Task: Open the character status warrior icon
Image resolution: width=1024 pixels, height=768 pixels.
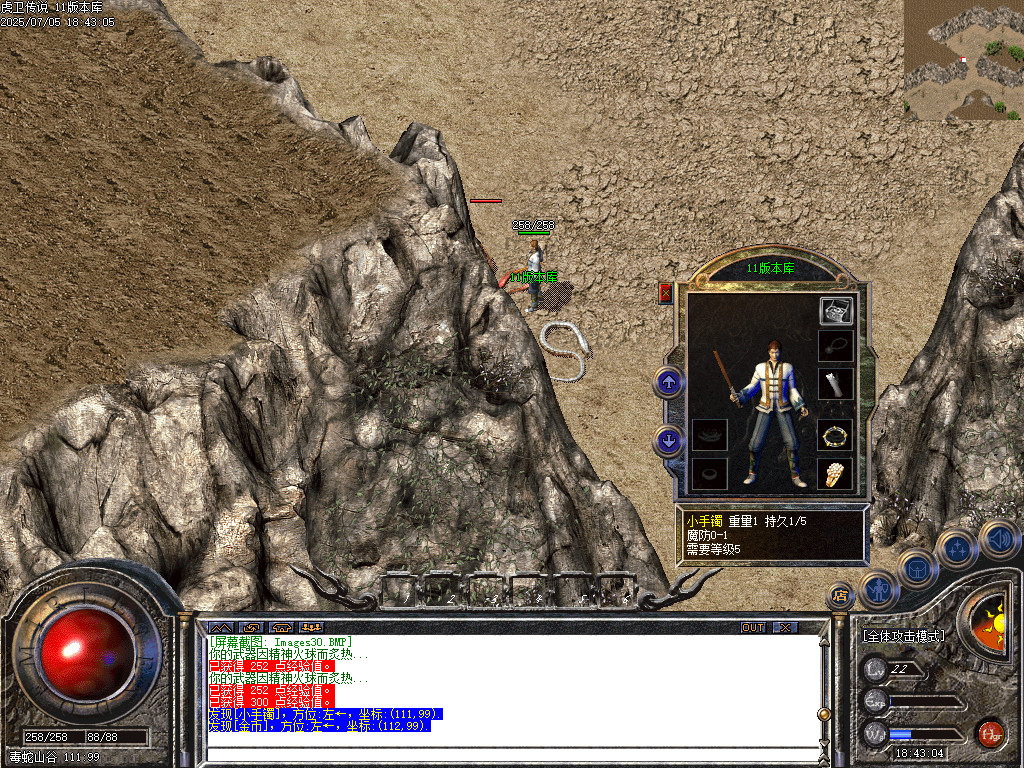Action: click(x=879, y=589)
